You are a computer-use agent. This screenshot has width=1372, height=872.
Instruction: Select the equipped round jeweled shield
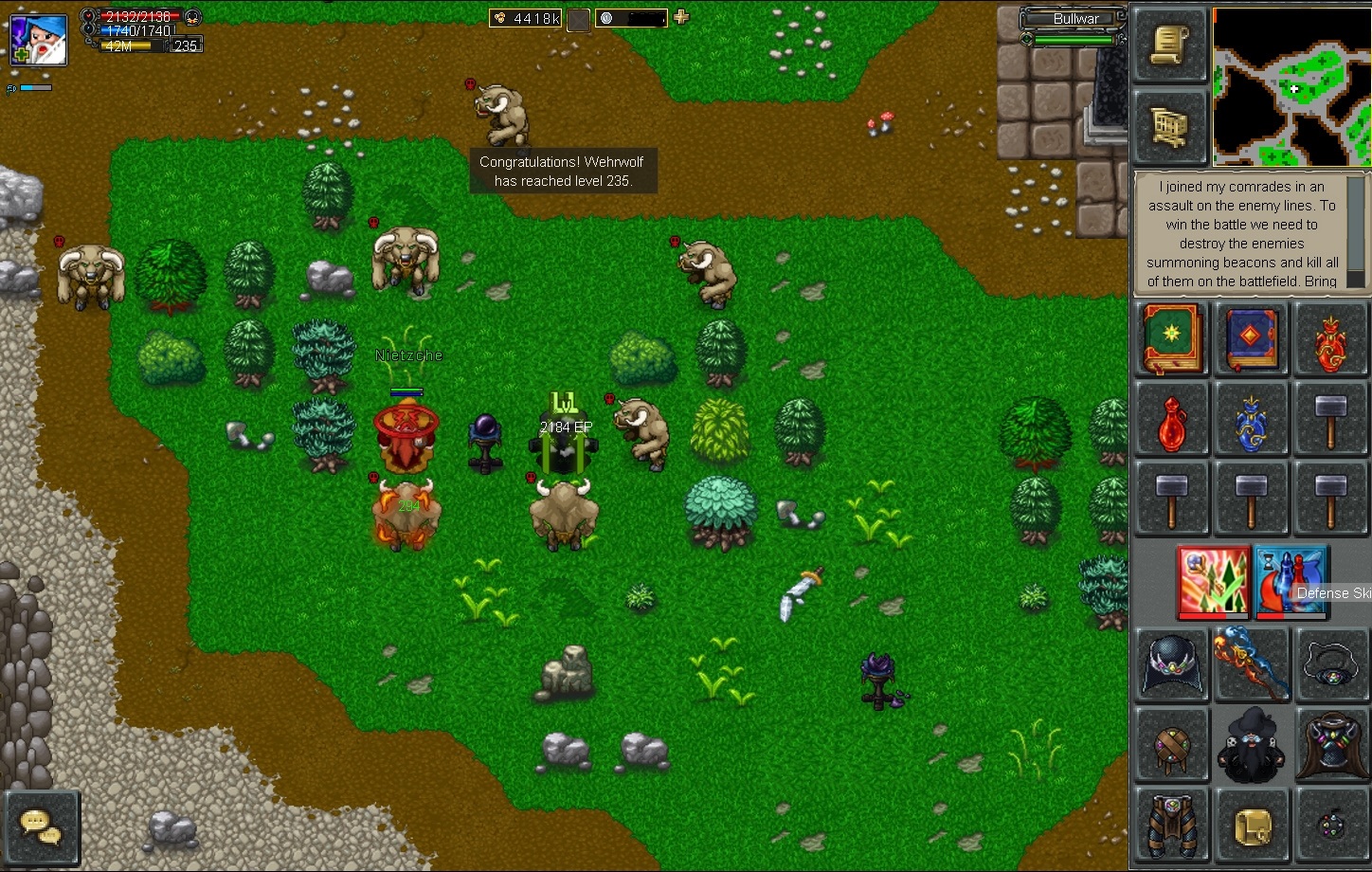pos(1172,746)
